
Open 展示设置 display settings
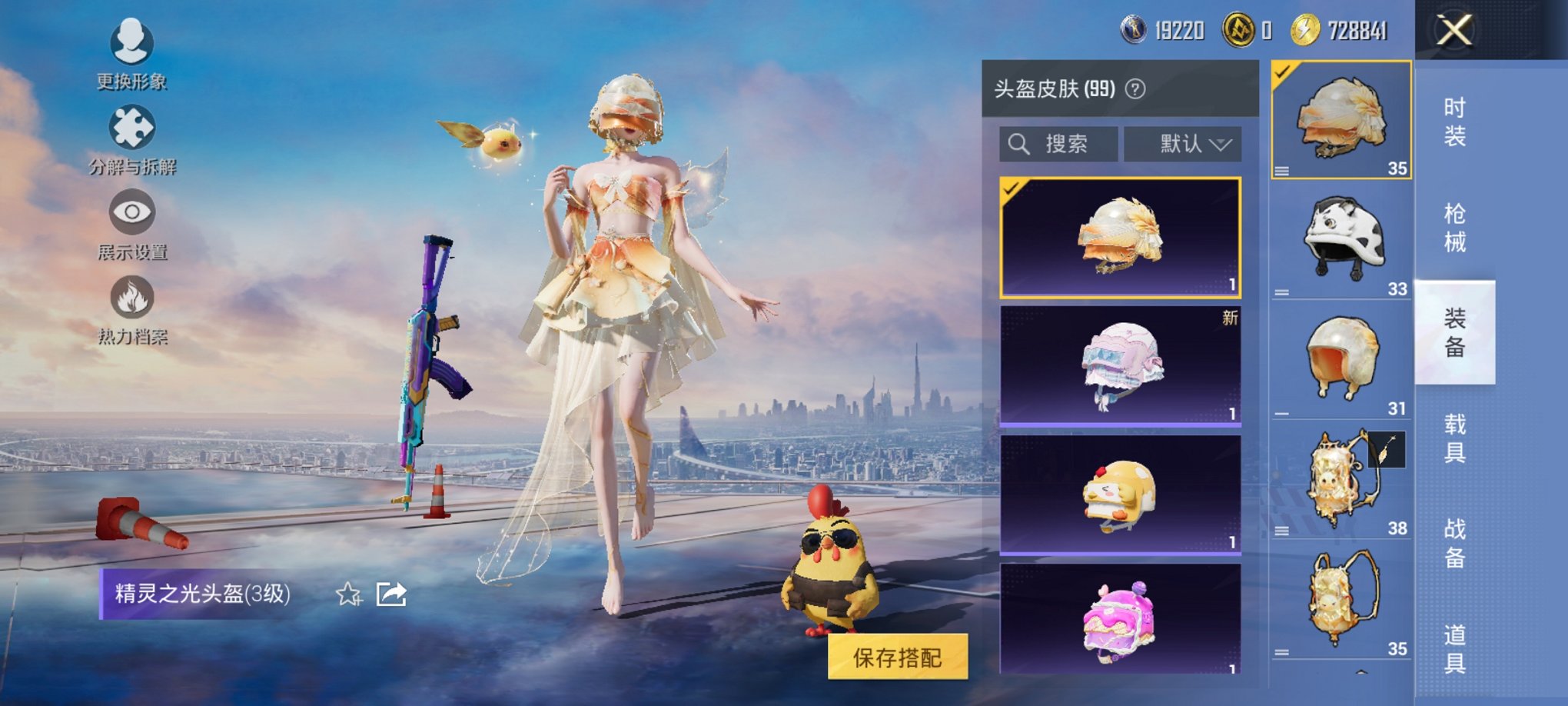point(131,221)
